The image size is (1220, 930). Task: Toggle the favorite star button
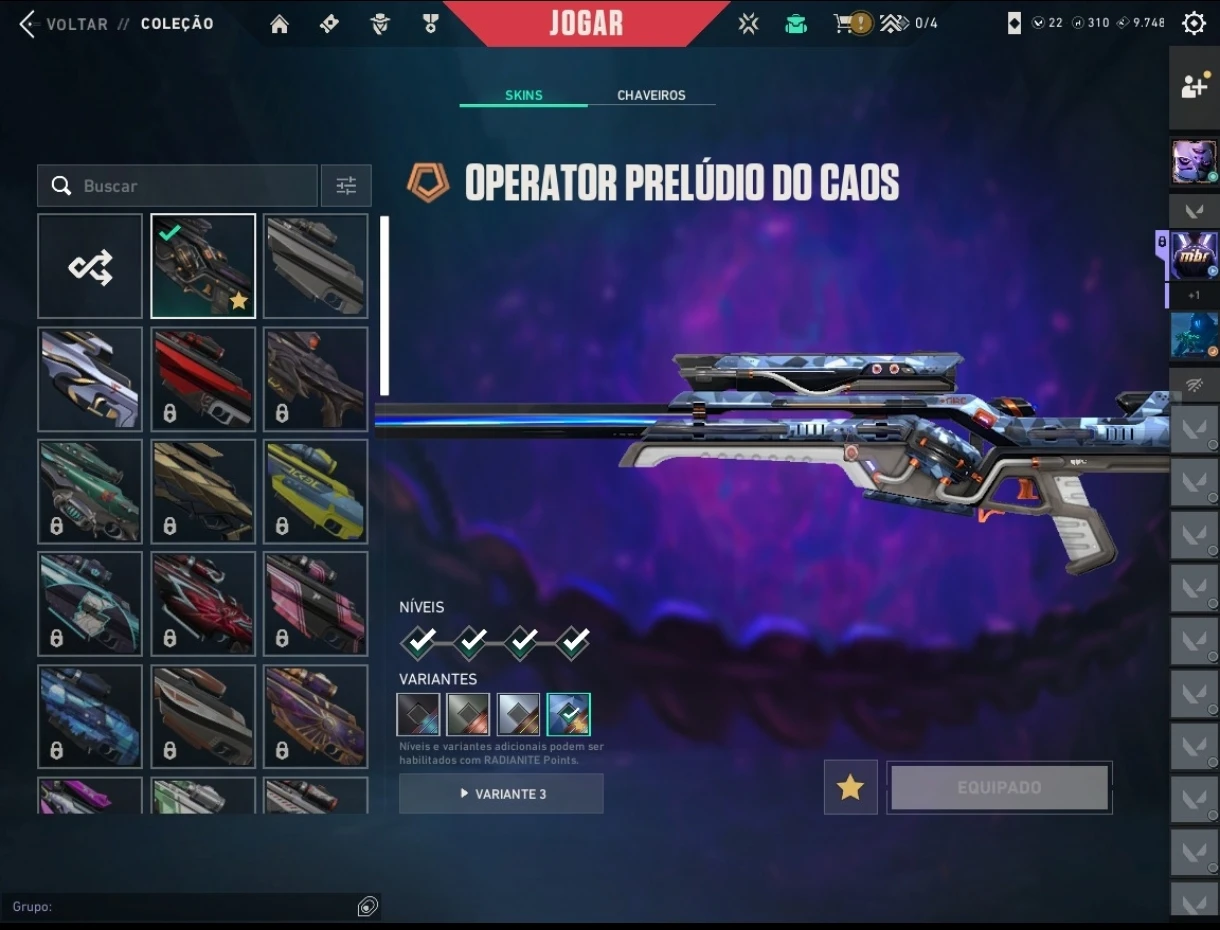pyautogui.click(x=850, y=787)
